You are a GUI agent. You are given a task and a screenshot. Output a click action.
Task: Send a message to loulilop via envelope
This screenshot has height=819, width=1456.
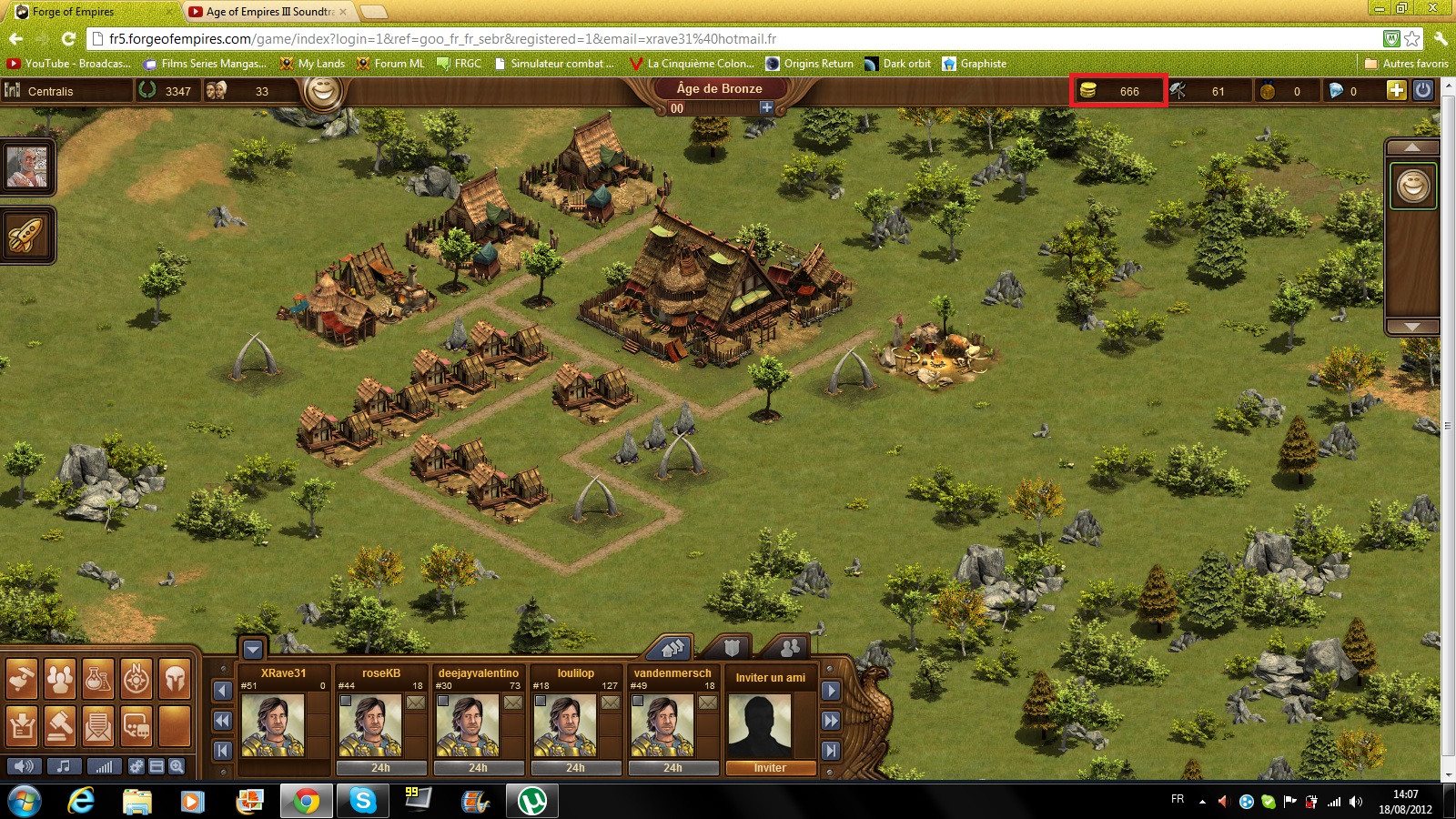(611, 703)
